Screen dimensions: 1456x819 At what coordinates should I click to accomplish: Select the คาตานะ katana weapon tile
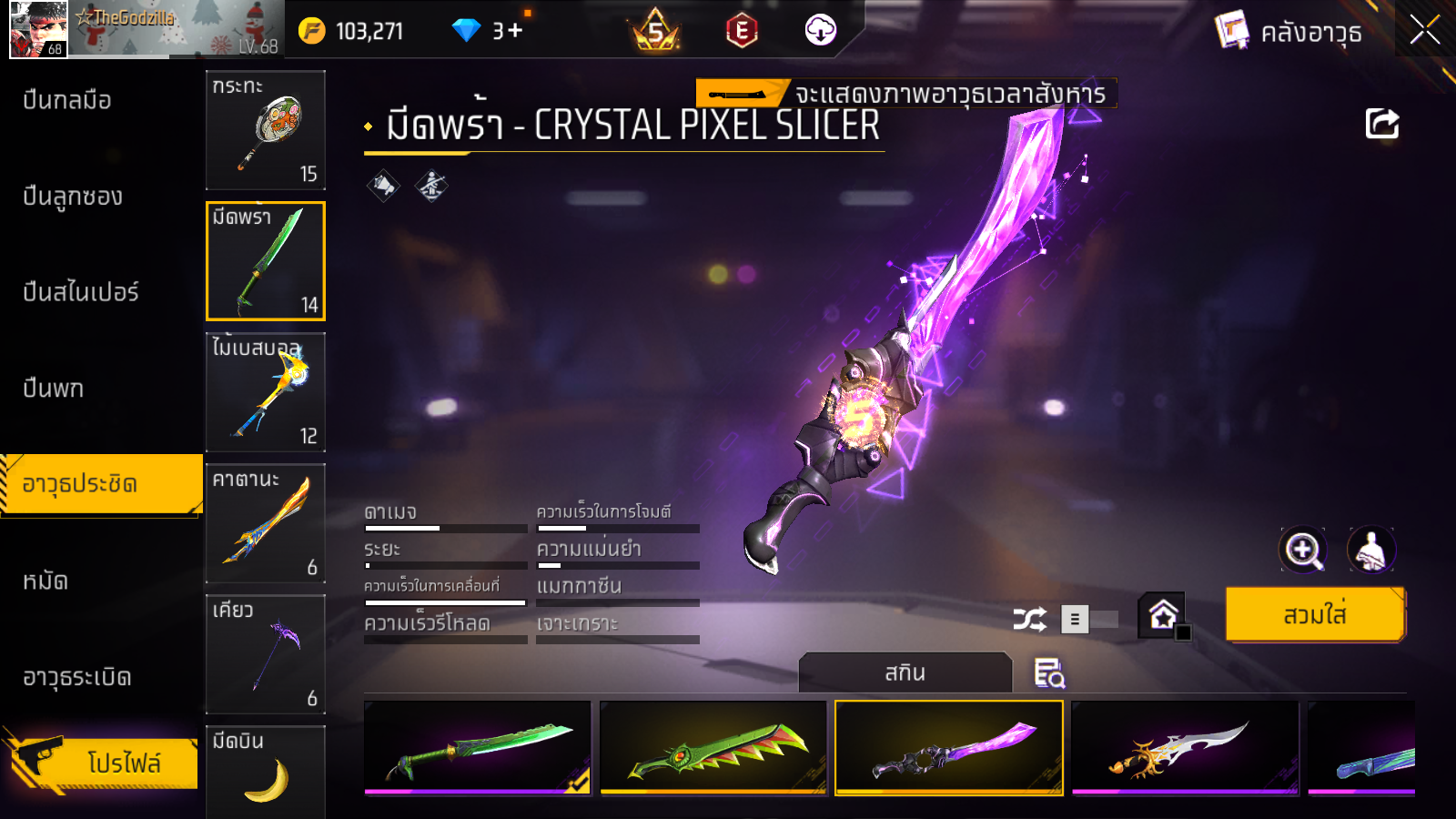click(x=266, y=523)
